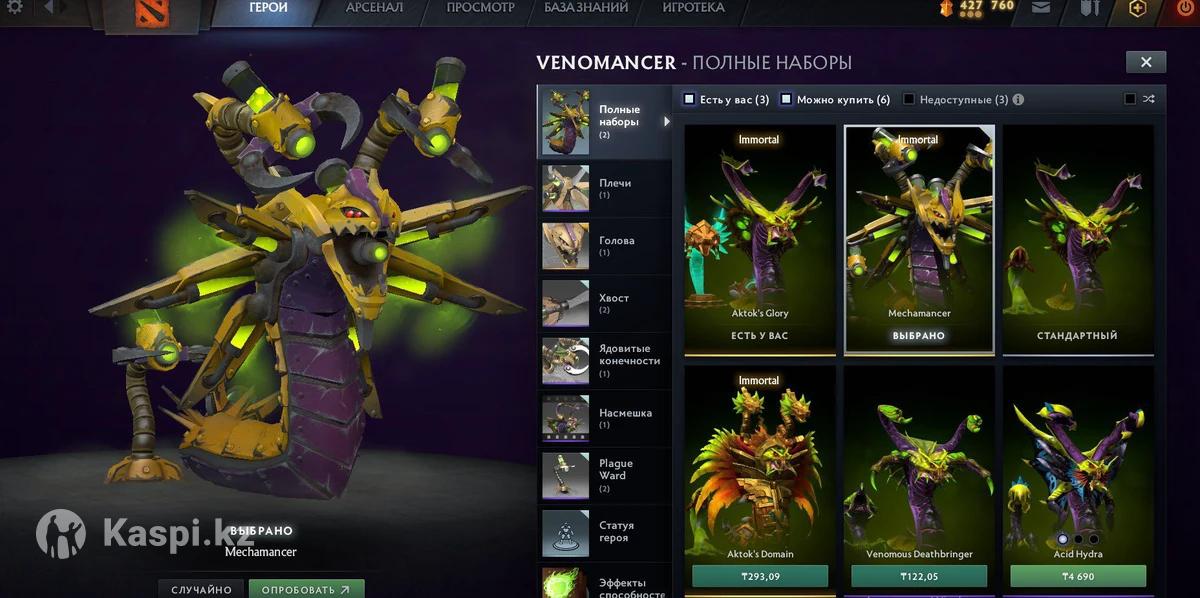
Task: Buy Aktok's Domain for ₸293,09
Action: (x=760, y=576)
